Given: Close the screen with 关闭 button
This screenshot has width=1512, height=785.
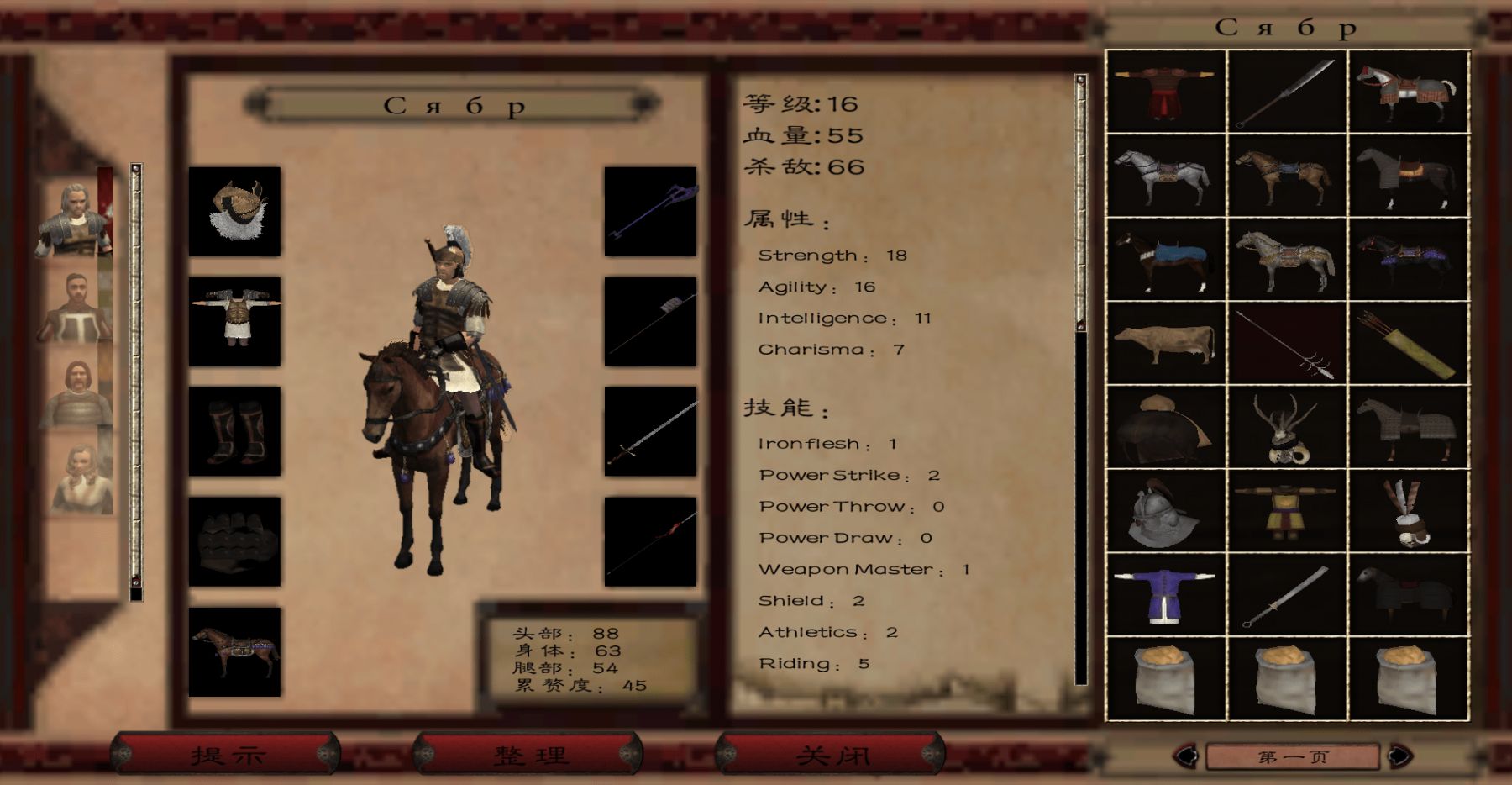Looking at the screenshot, I should (831, 754).
